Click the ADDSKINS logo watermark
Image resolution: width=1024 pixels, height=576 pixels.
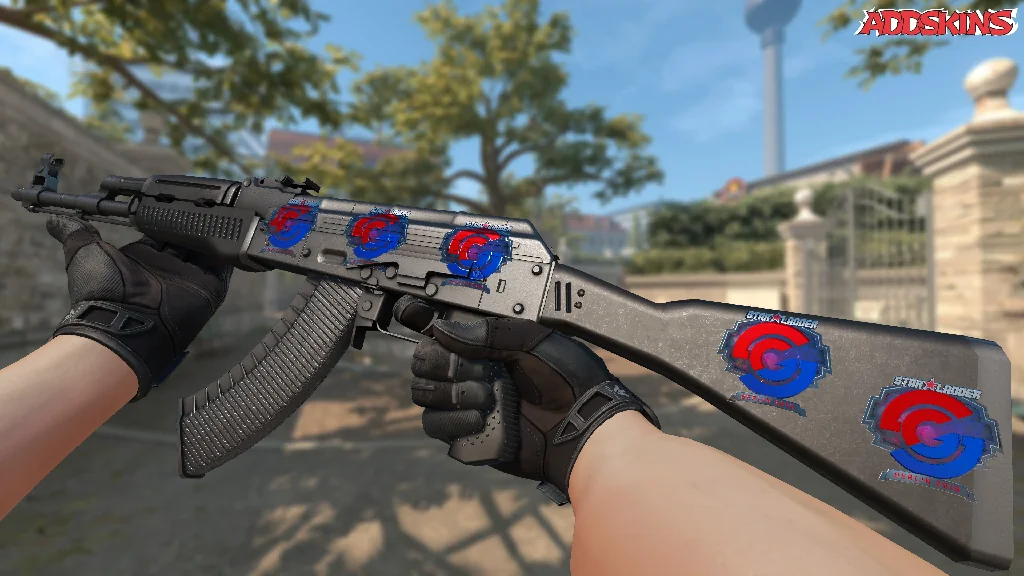click(936, 23)
